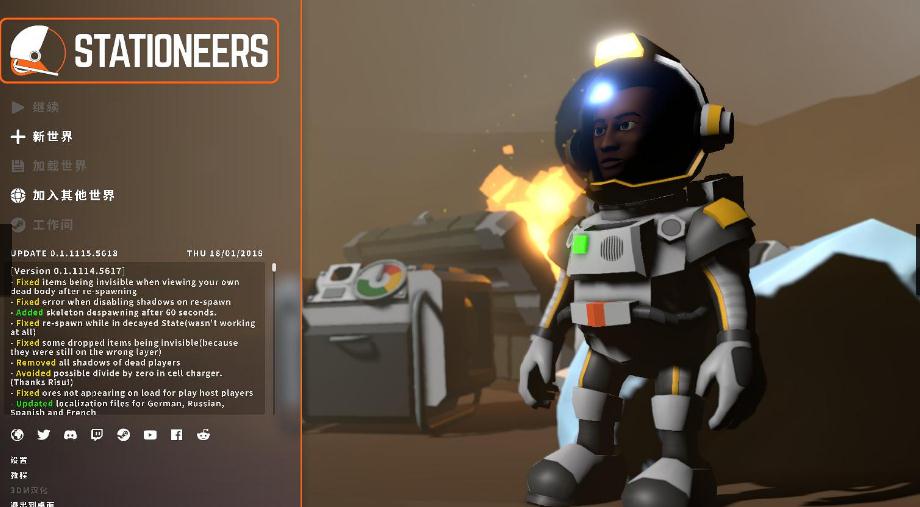Visit the Discord icon link
The width and height of the screenshot is (920, 507).
pos(70,435)
